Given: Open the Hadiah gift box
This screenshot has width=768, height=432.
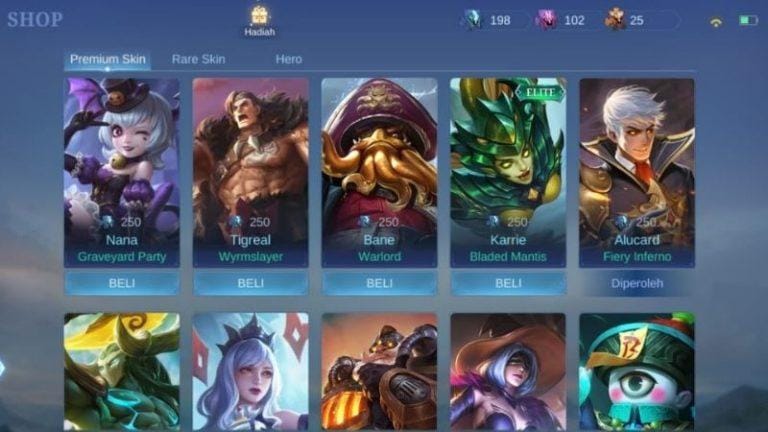Looking at the screenshot, I should tap(259, 19).
